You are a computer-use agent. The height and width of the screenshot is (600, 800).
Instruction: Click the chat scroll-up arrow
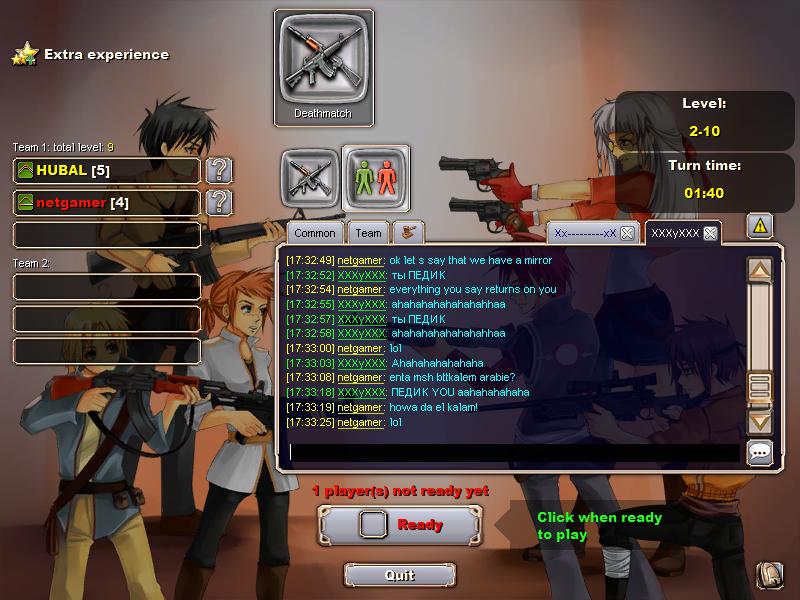pos(760,270)
